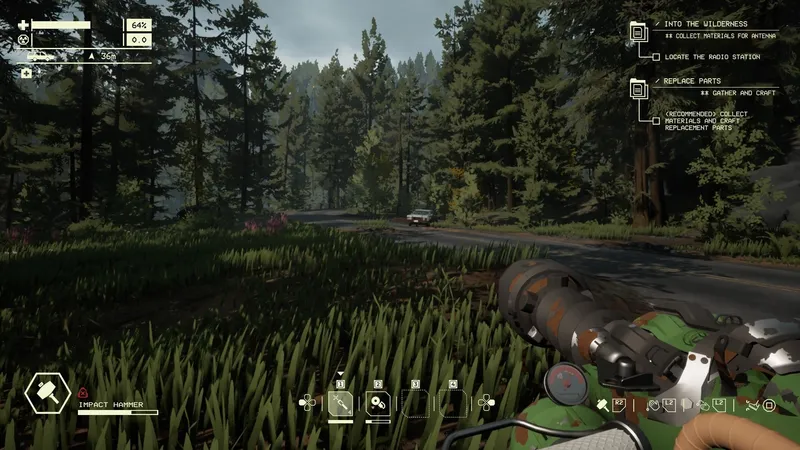The height and width of the screenshot is (450, 800).
Task: Choose the second hotbar slot item
Action: (x=378, y=403)
